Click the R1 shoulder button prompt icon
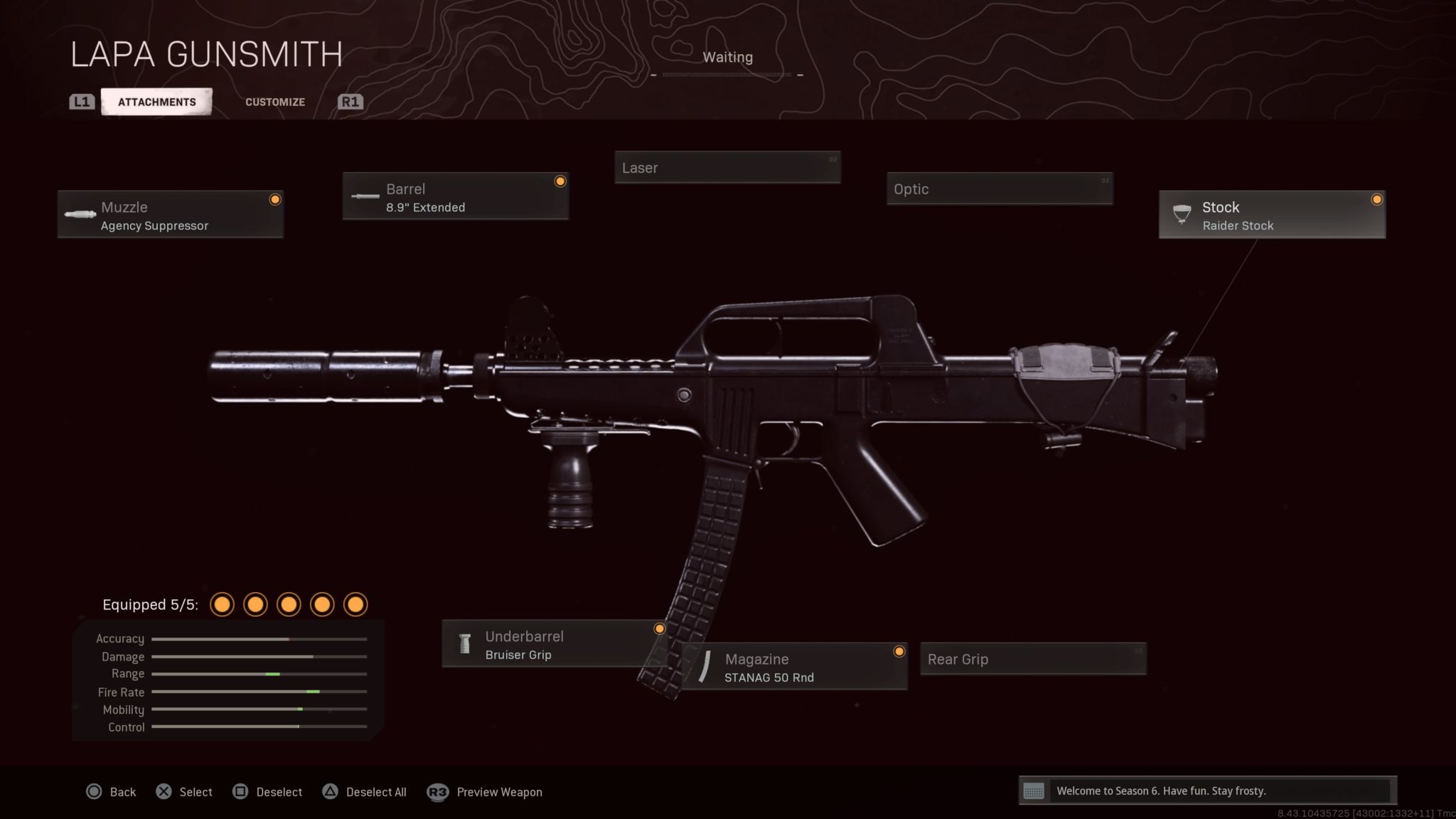The width and height of the screenshot is (1456, 819). pyautogui.click(x=350, y=101)
